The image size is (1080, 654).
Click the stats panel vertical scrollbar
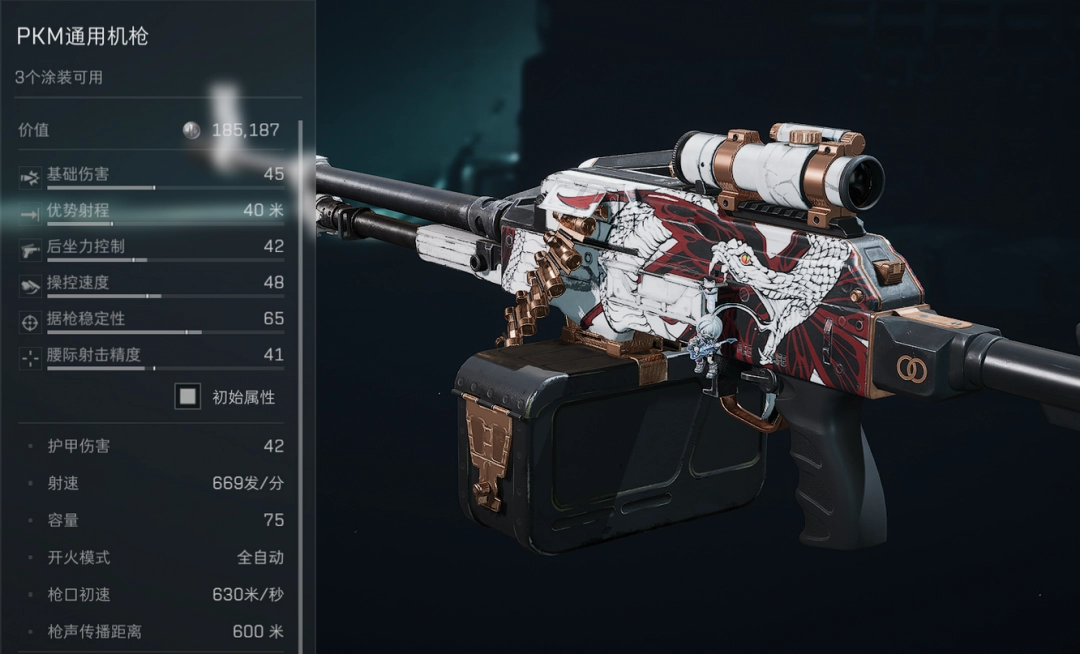299,380
